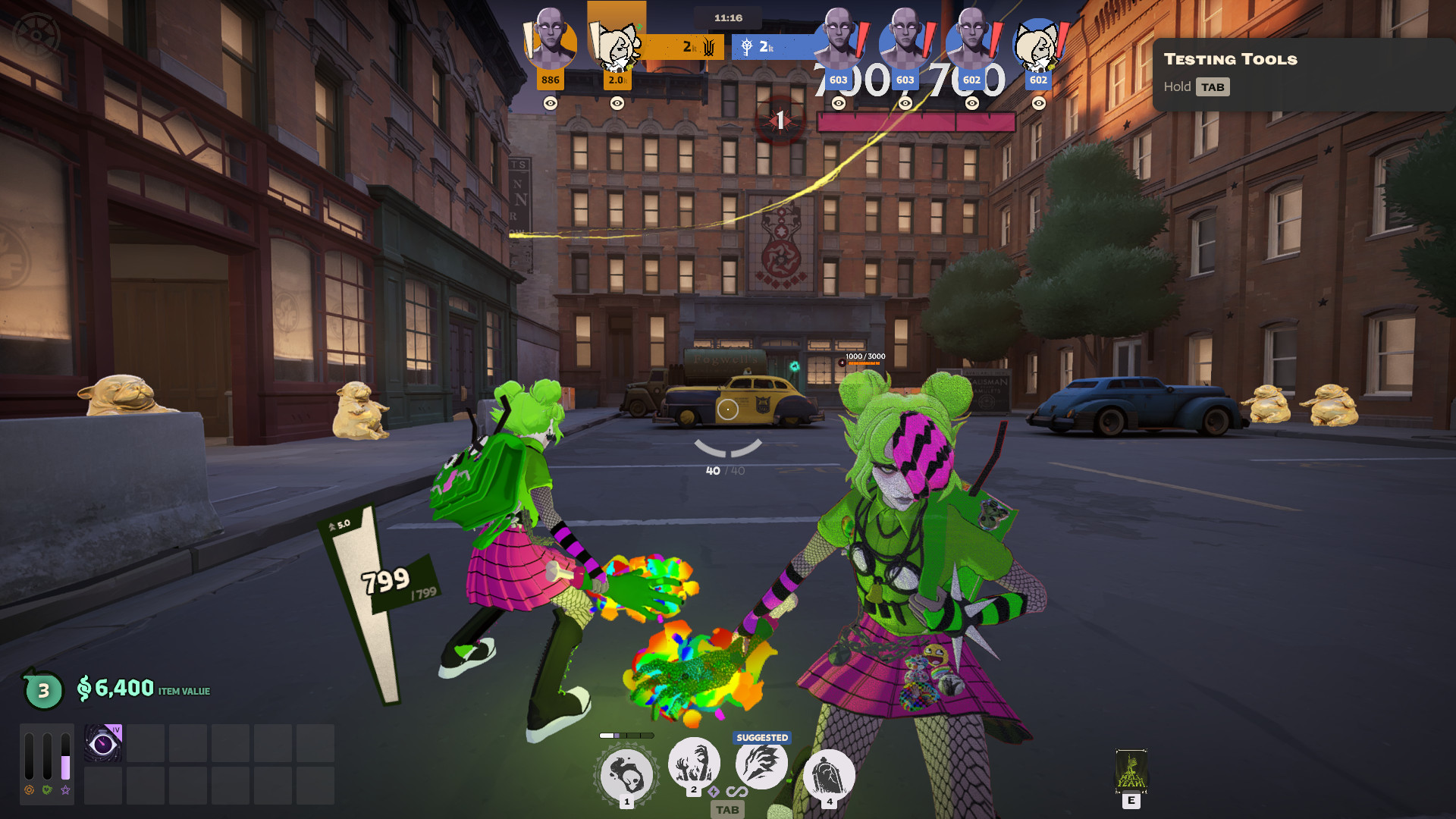Toggle the eye icon under the 886 portrait

551,103
